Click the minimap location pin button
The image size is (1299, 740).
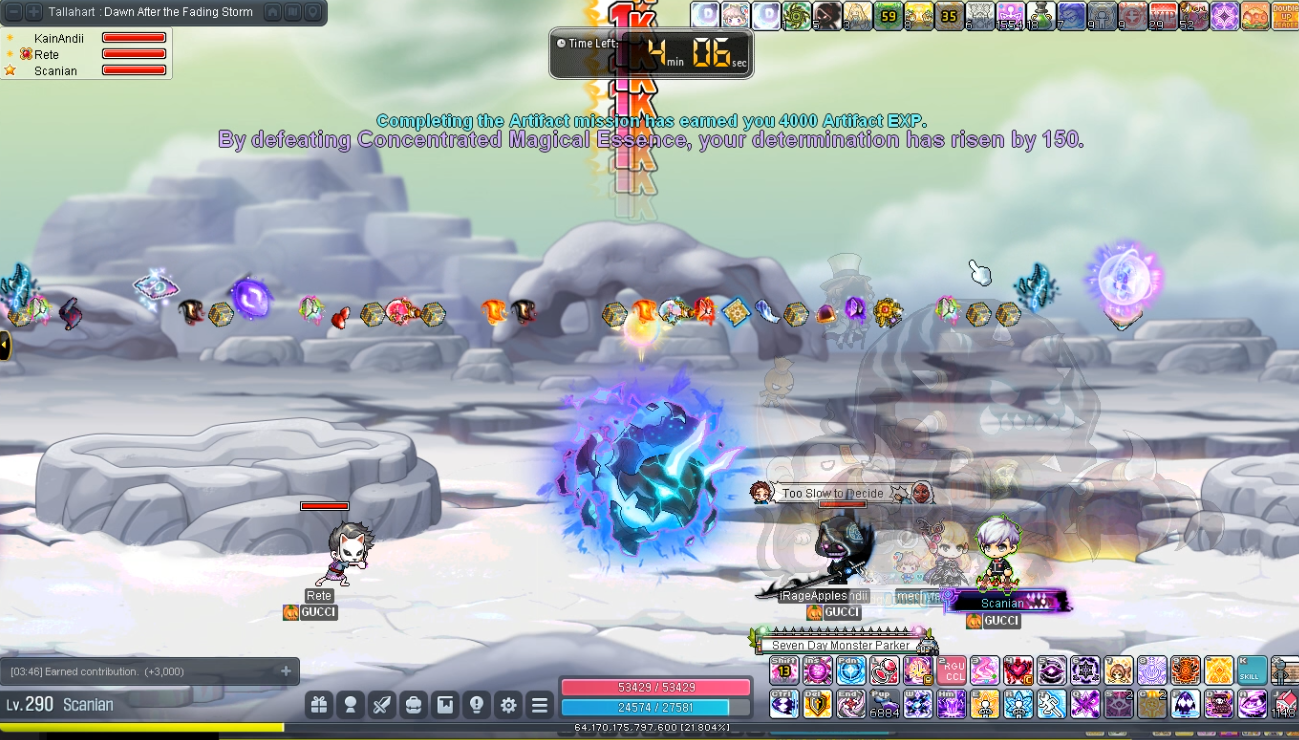tap(313, 12)
